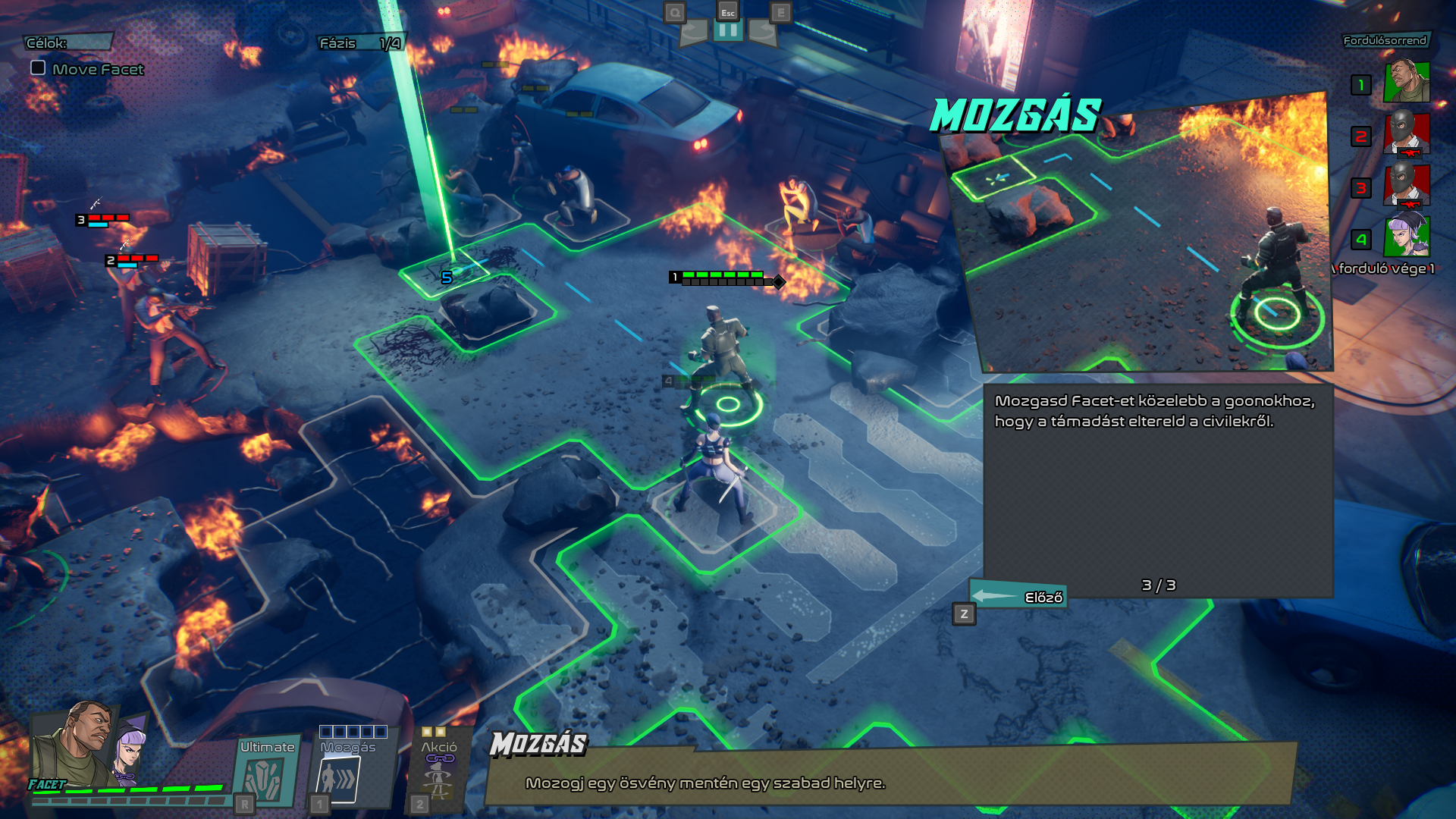Image resolution: width=1456 pixels, height=819 pixels.
Task: Activate the Ultimate crystal ability
Action: pos(265,778)
